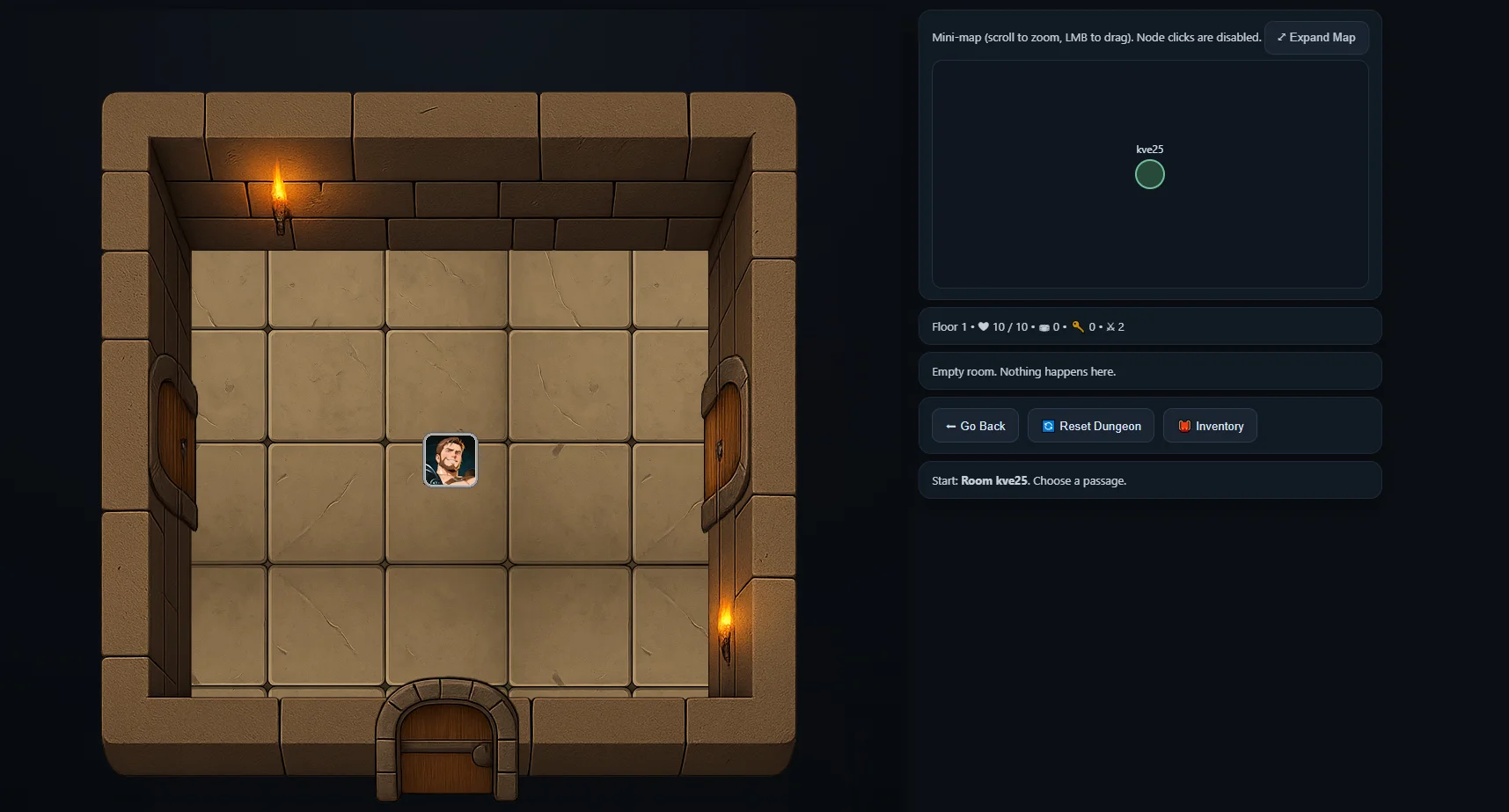Click the Go Back button

pos(975,426)
